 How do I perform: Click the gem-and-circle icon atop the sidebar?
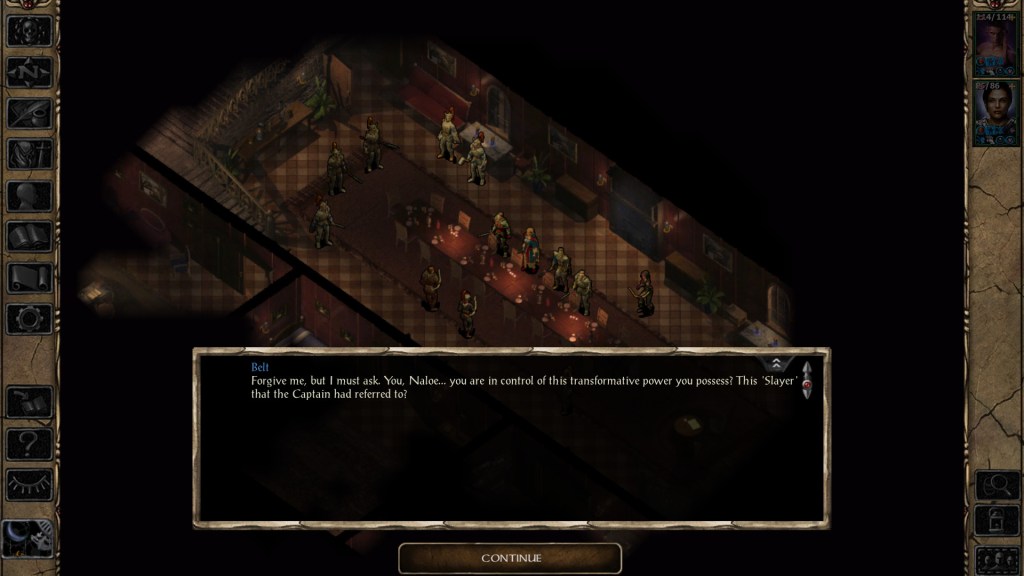29,30
